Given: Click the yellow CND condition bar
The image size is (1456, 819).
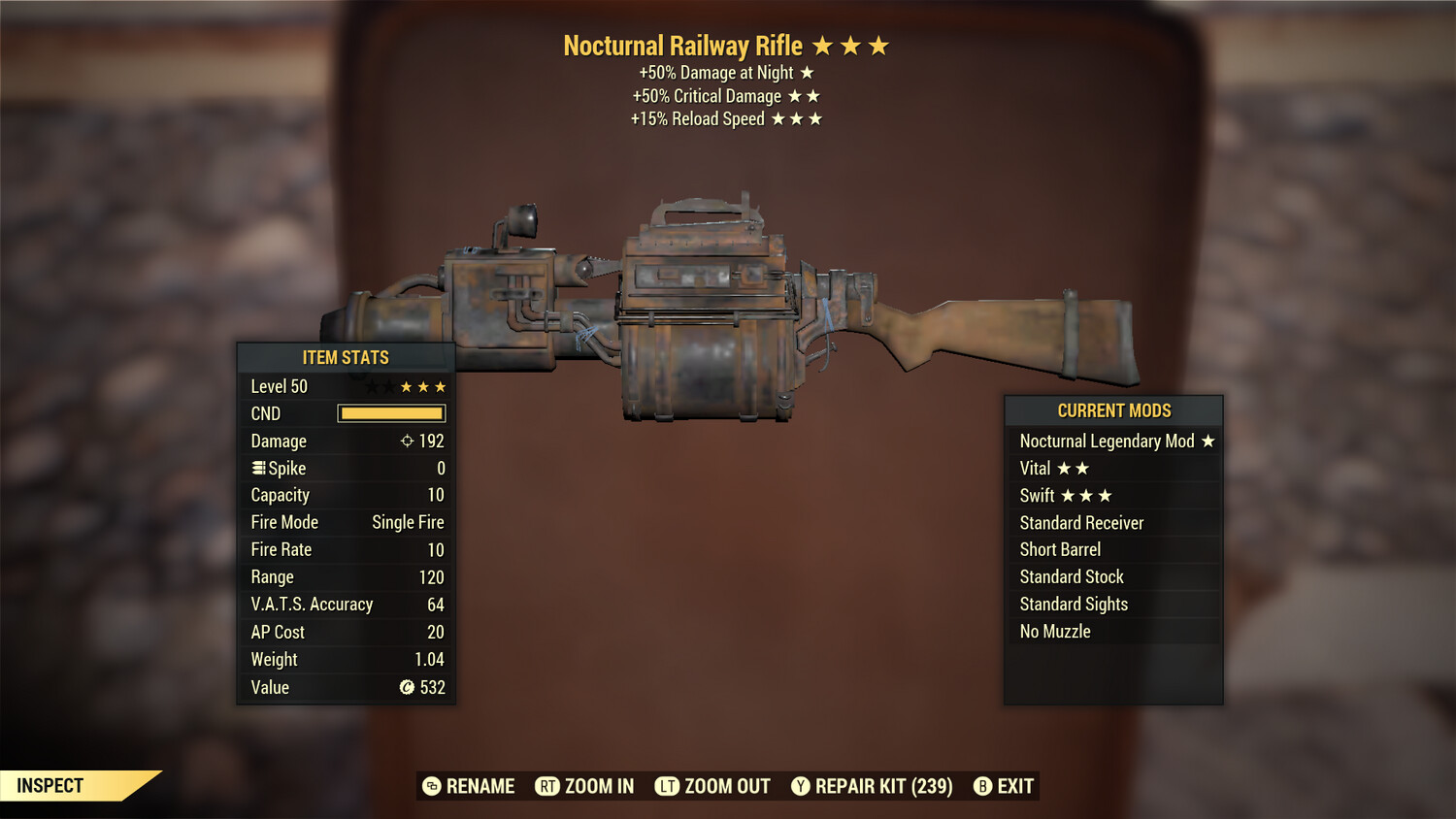Looking at the screenshot, I should [391, 413].
